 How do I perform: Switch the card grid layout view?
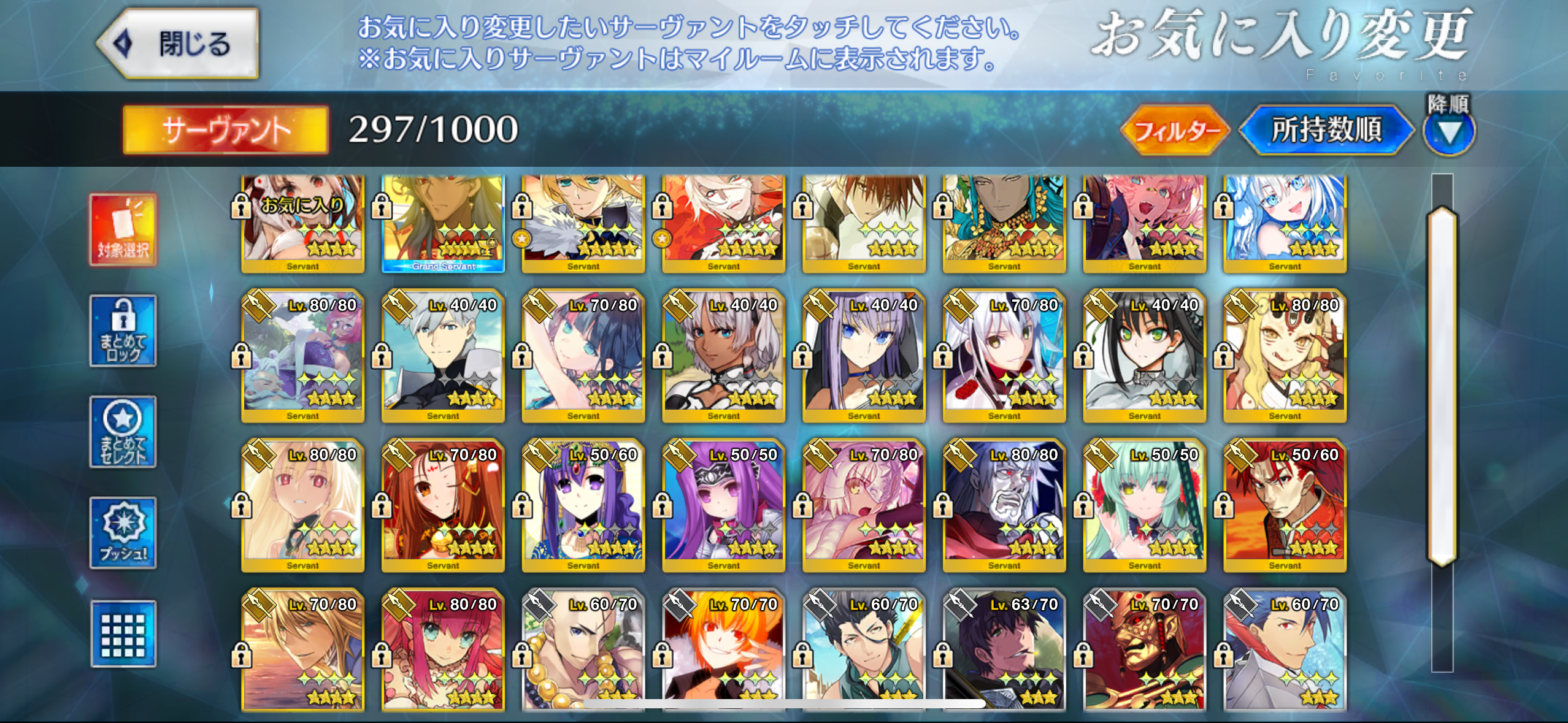click(123, 633)
